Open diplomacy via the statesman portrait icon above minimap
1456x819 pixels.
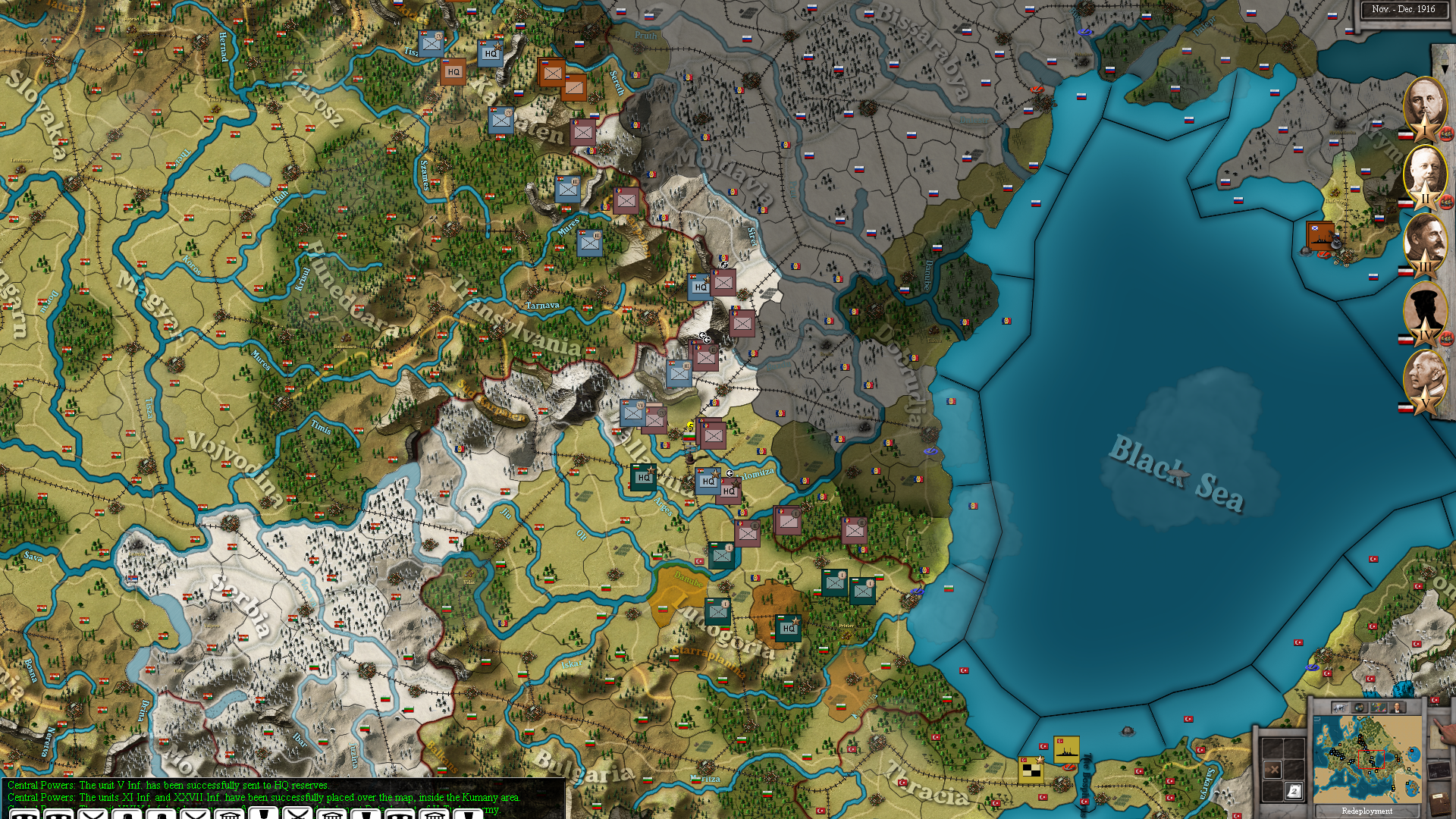coord(1397,708)
